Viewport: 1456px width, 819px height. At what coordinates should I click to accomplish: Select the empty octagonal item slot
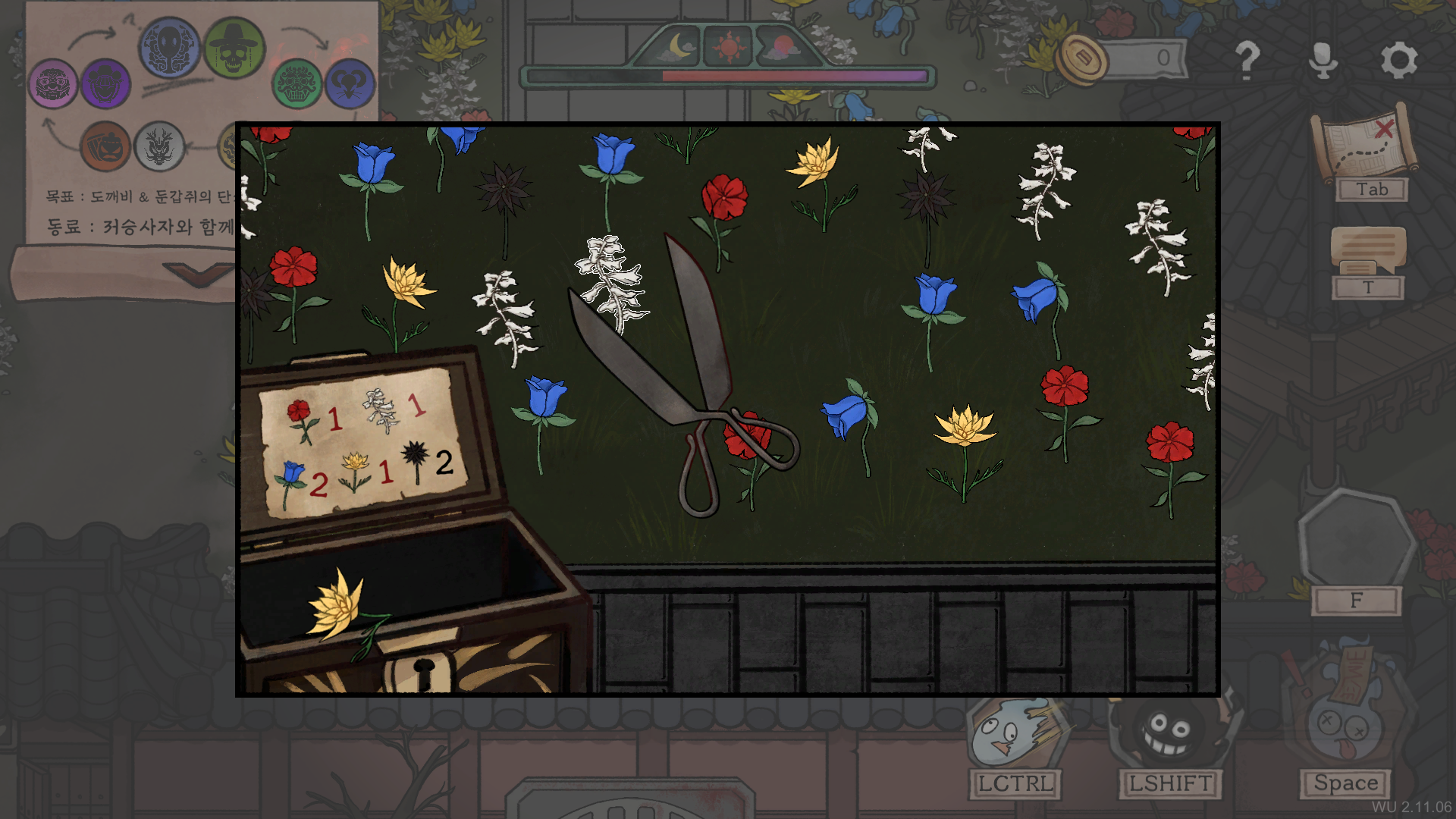click(x=1355, y=539)
